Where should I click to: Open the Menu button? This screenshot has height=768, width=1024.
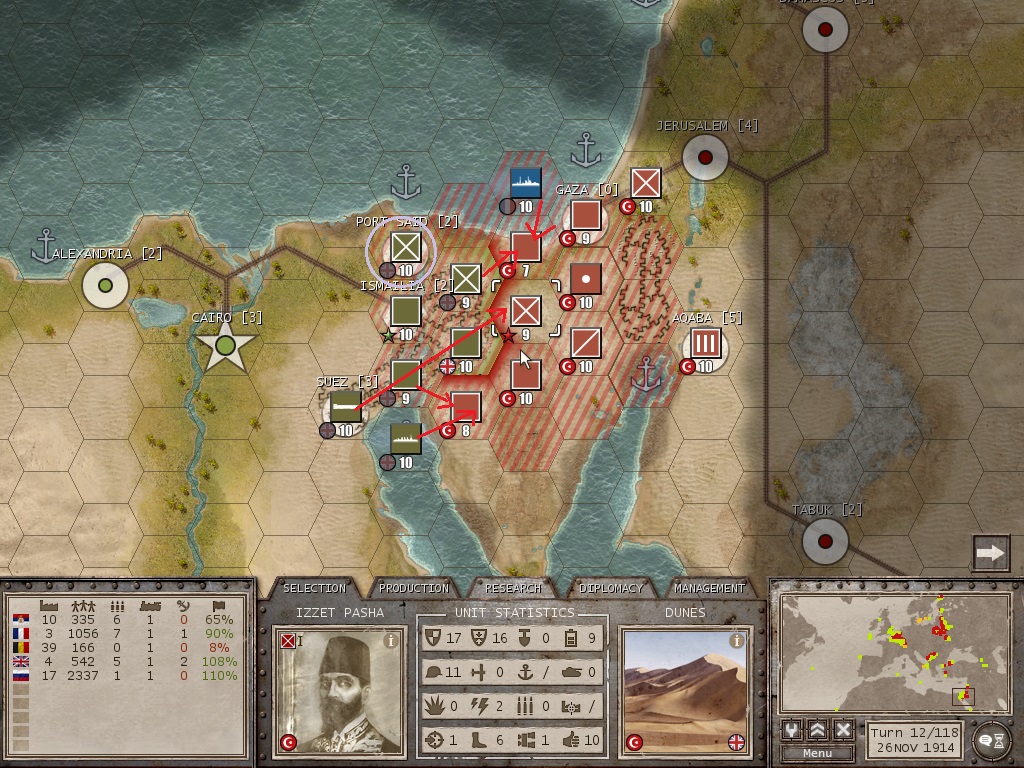(x=817, y=753)
